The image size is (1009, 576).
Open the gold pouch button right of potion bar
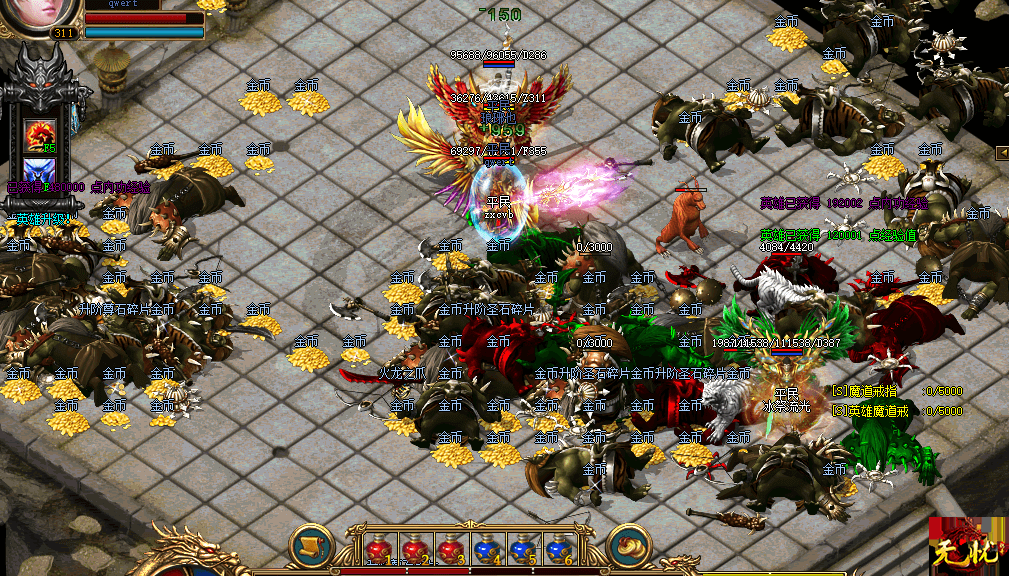tap(629, 545)
